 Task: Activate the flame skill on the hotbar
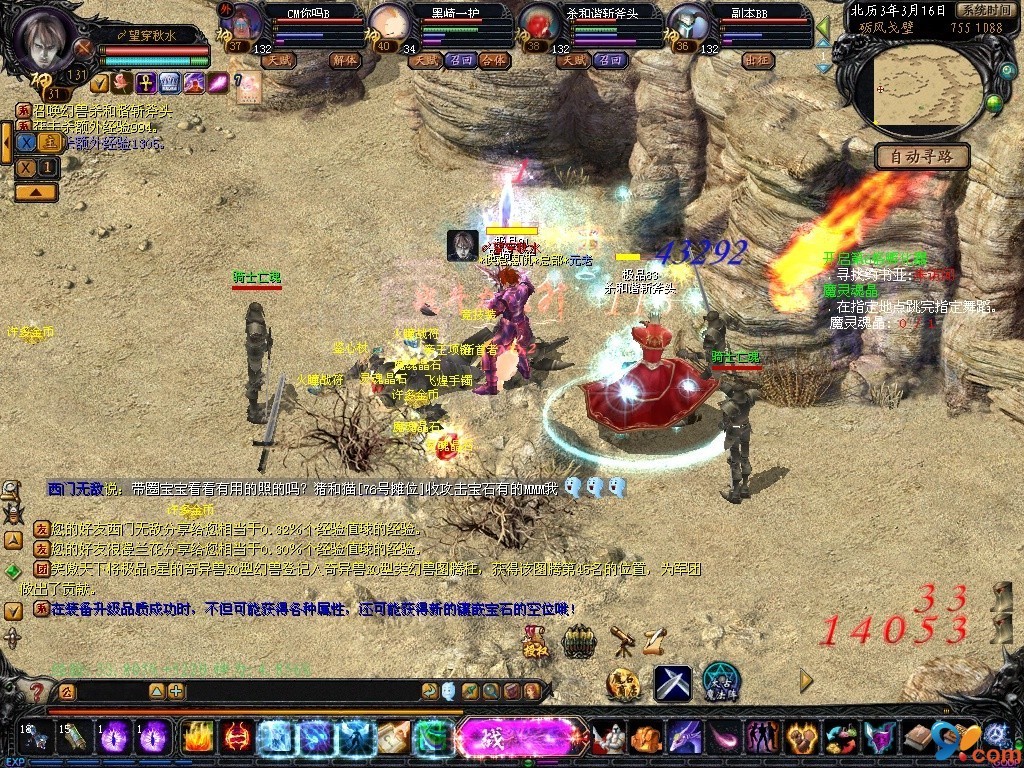197,738
